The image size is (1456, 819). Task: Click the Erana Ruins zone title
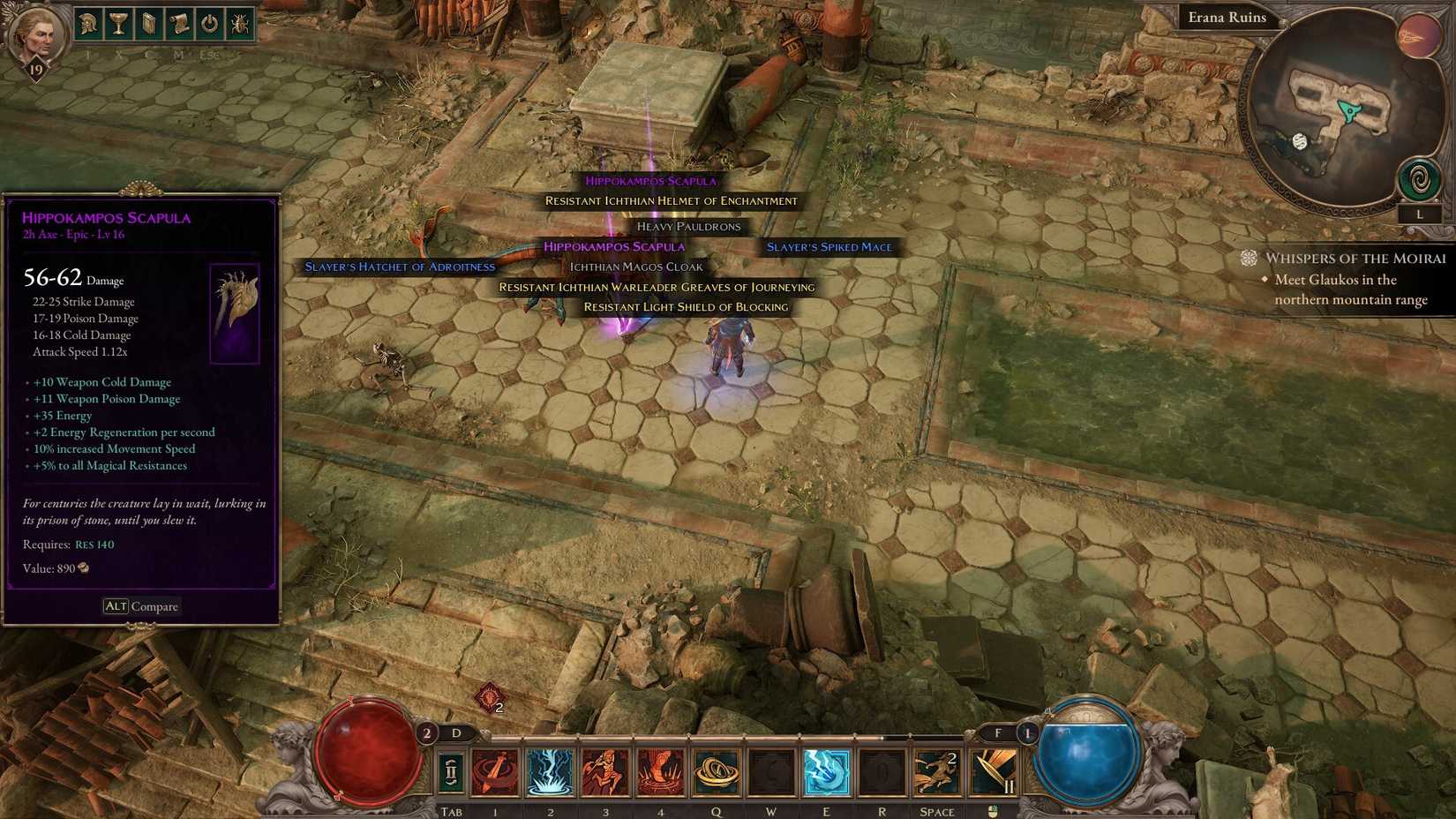pos(1227,17)
